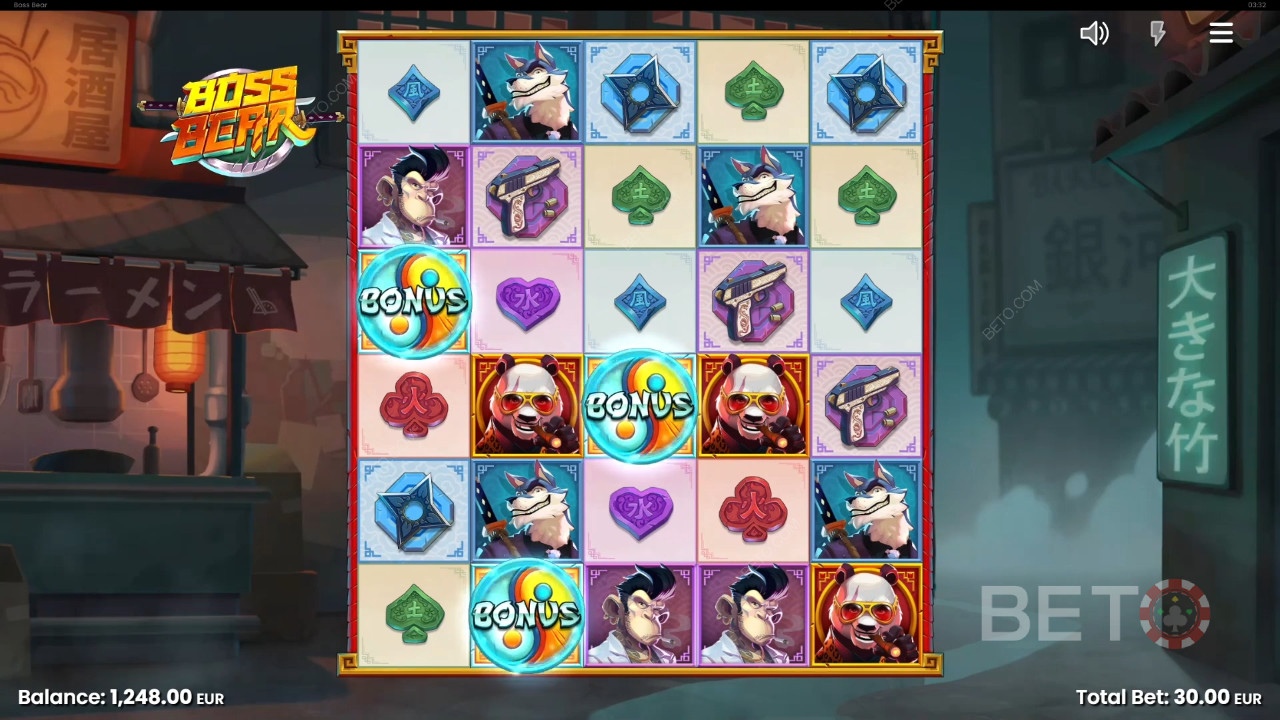
Task: Toggle the sound speaker icon
Action: click(1094, 34)
